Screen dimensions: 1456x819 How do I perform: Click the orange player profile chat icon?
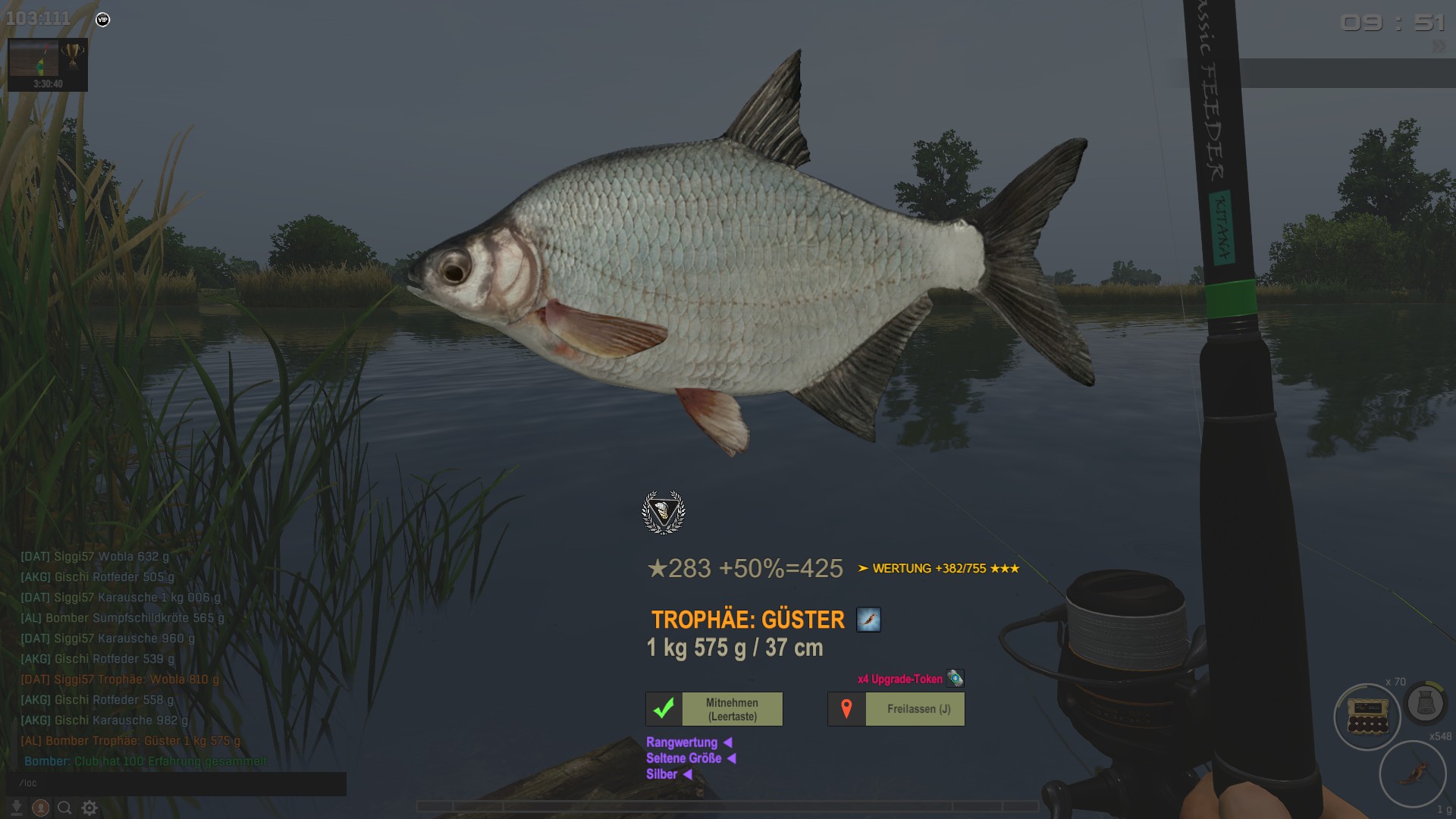[41, 808]
